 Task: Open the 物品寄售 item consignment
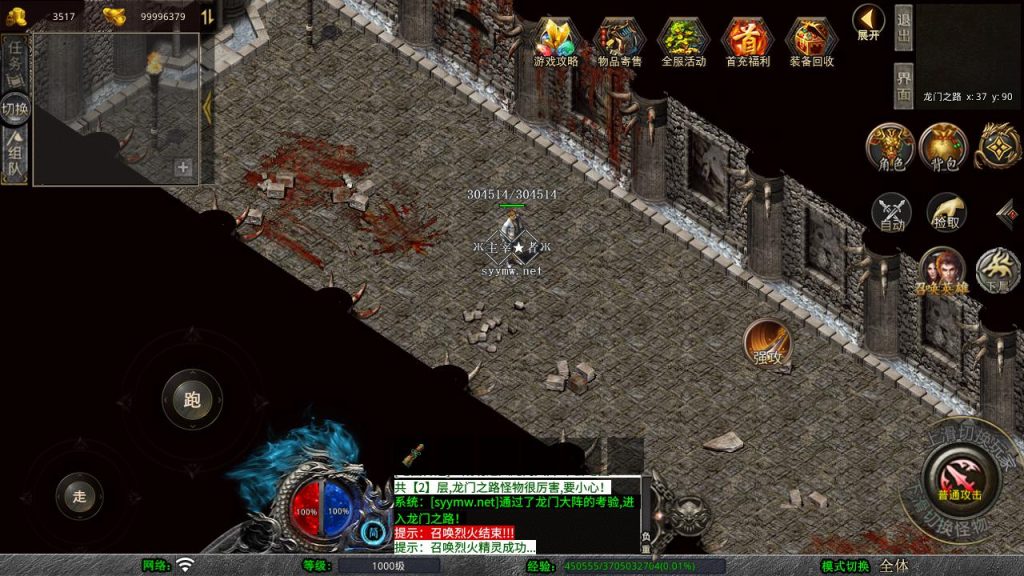point(620,40)
